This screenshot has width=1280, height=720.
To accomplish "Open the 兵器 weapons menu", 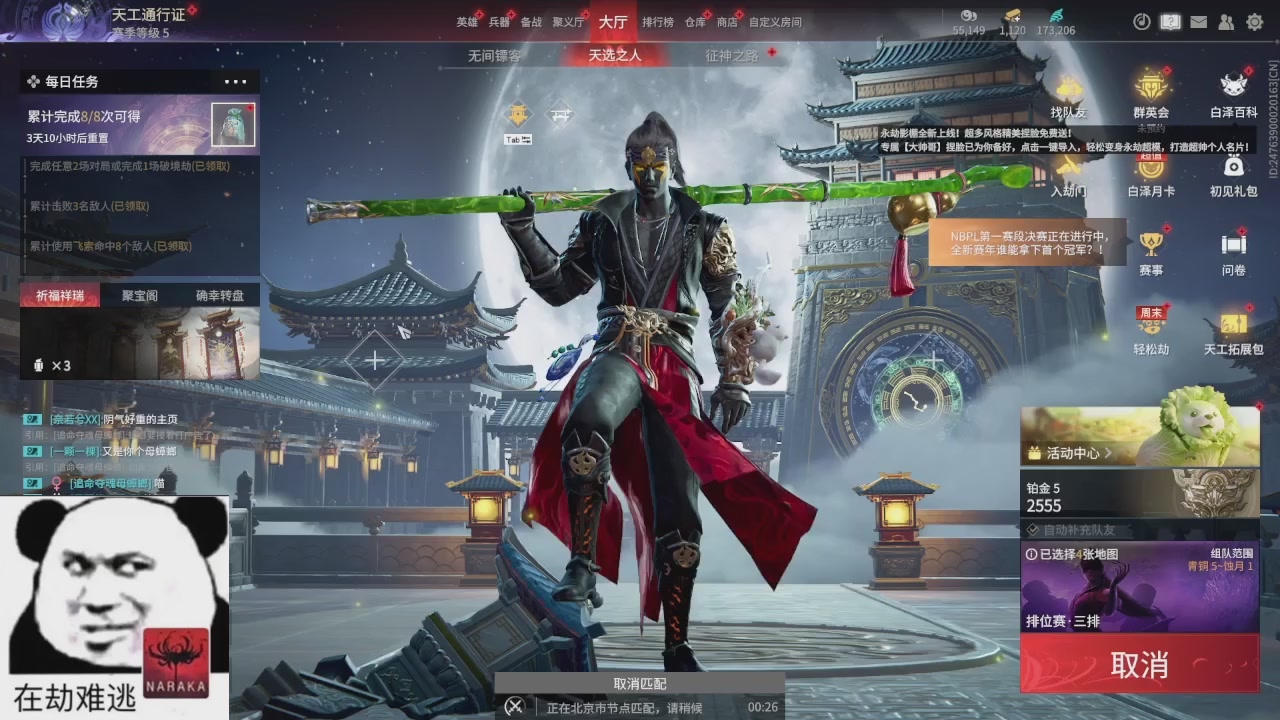I will [x=499, y=22].
